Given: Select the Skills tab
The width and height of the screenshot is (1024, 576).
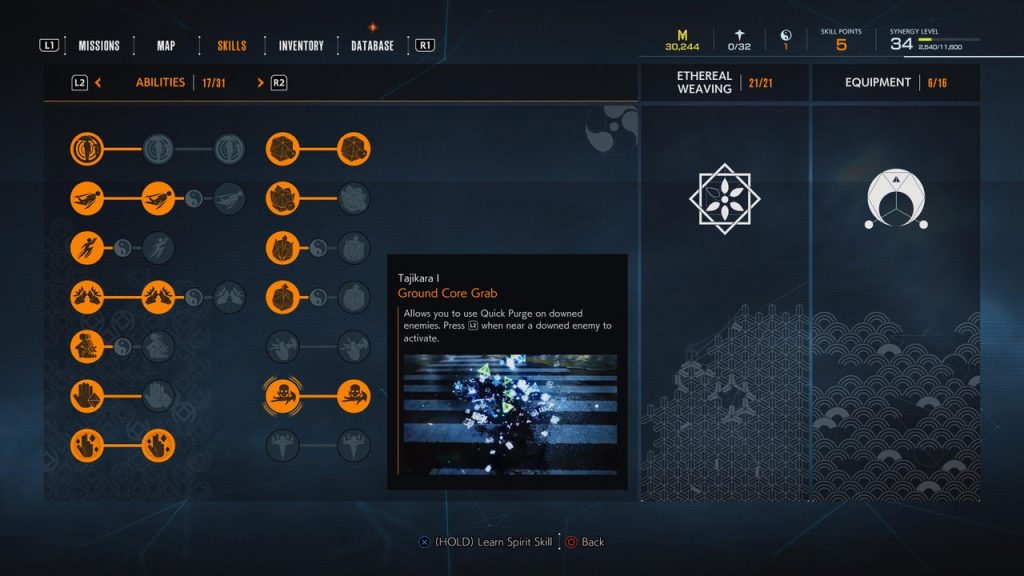Looking at the screenshot, I should click(231, 46).
